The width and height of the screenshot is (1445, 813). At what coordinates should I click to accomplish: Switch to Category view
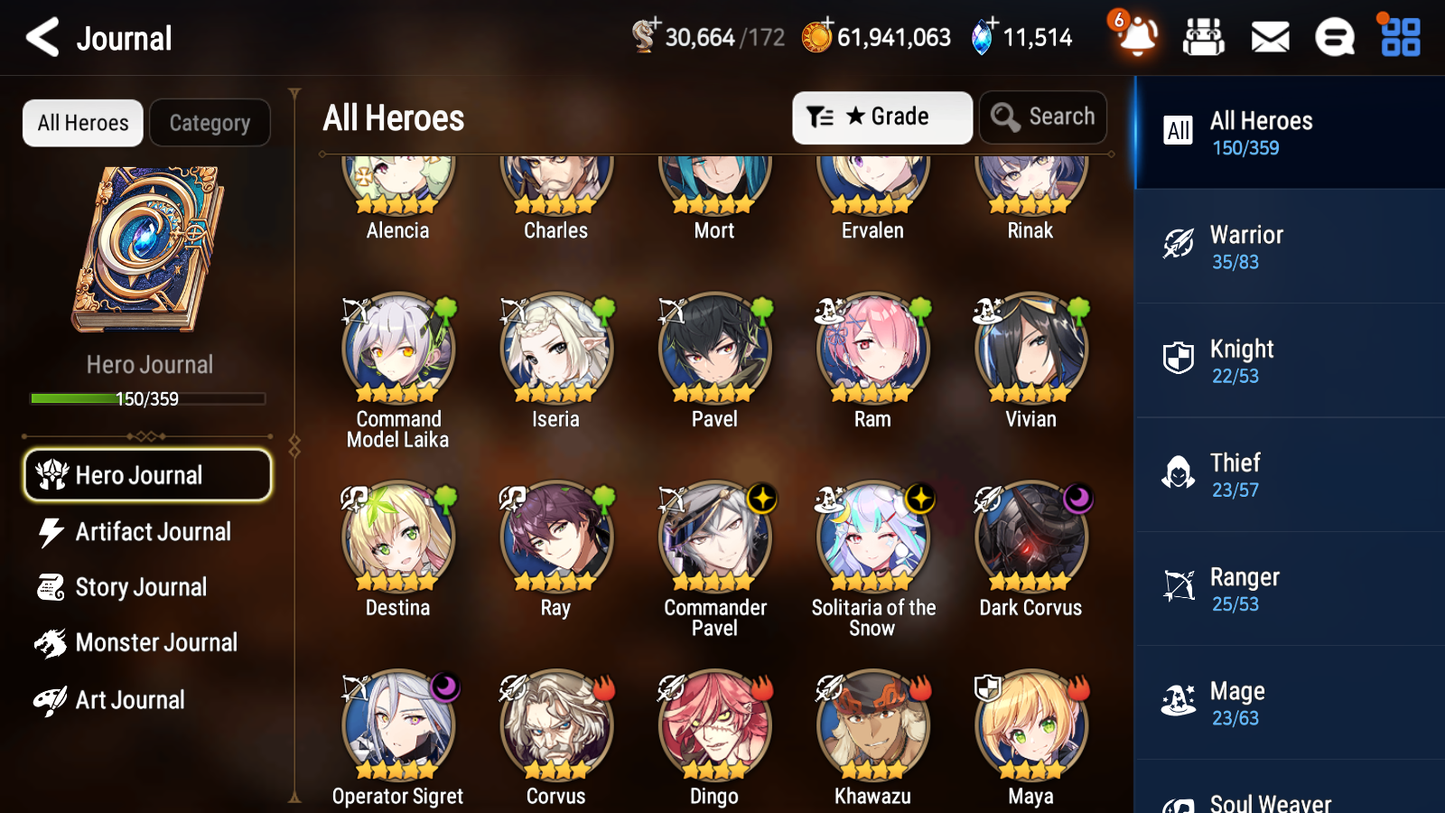point(210,122)
